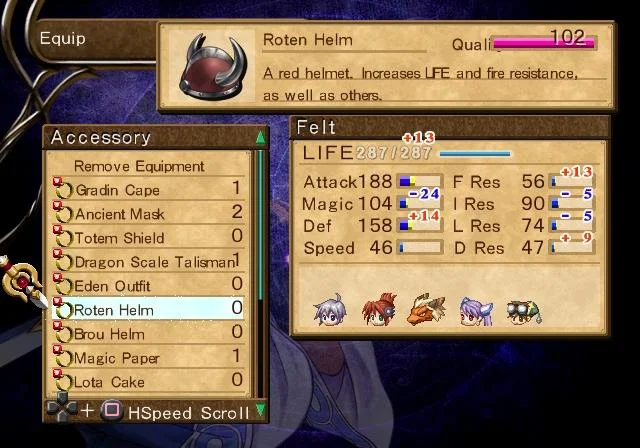The width and height of the screenshot is (640, 448).
Task: Click the green up arrow of the list
Action: pos(261,137)
